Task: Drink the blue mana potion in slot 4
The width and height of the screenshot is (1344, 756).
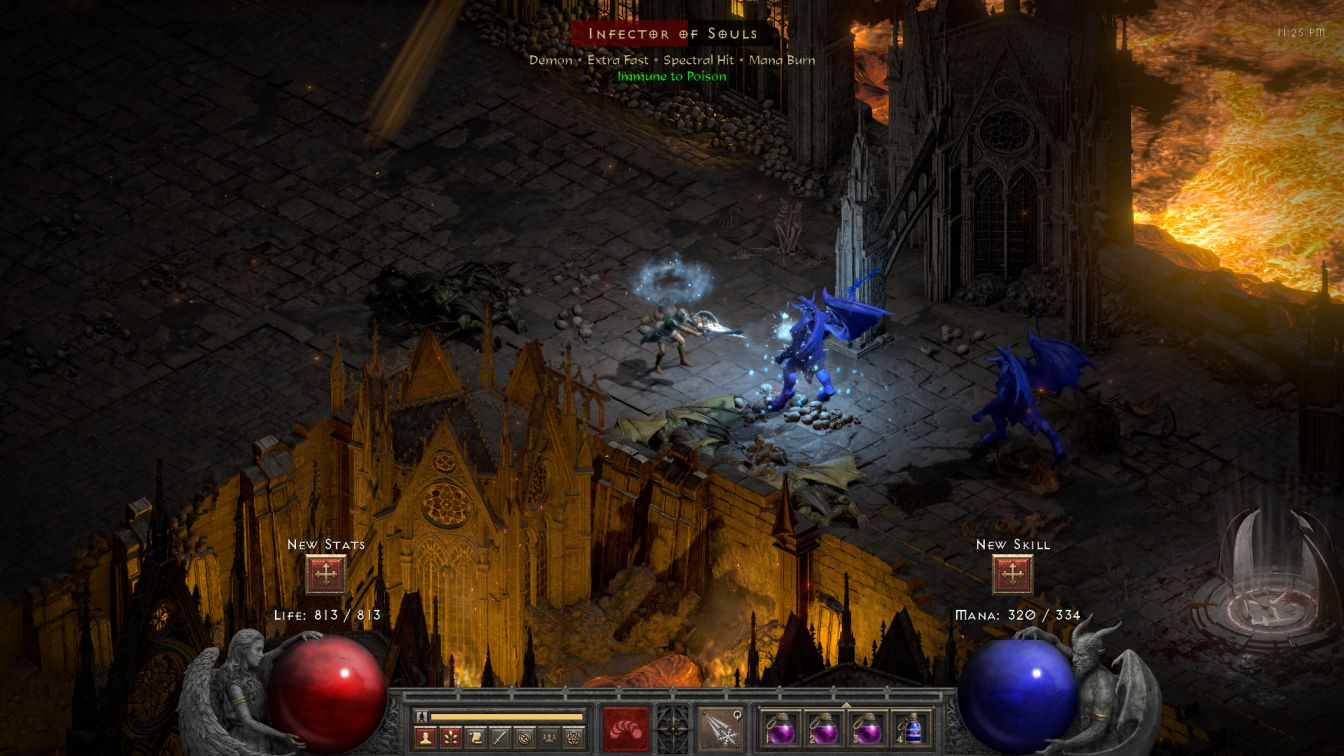Action: tap(909, 728)
